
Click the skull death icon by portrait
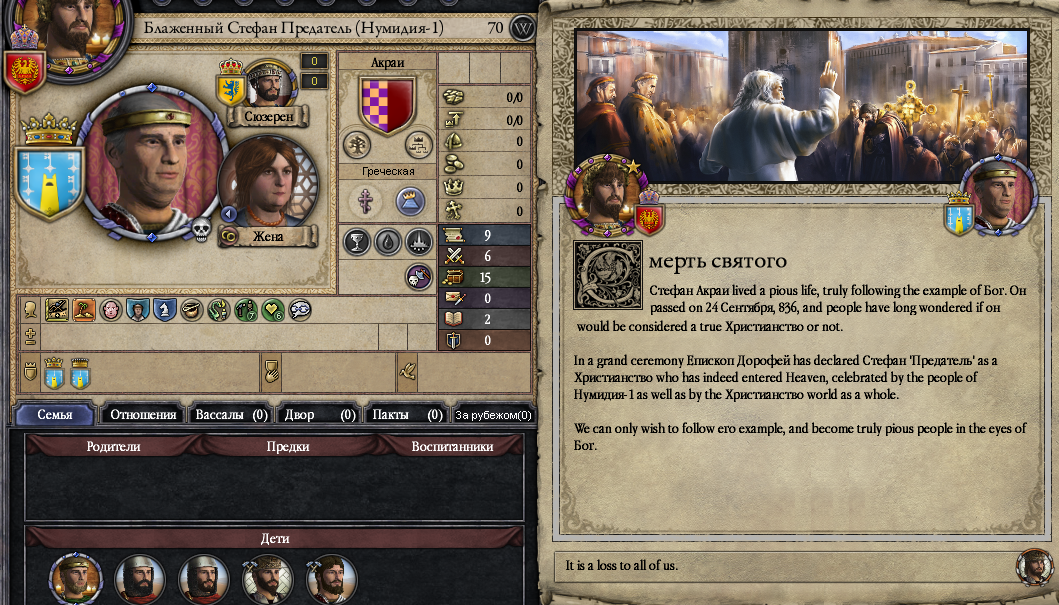point(202,230)
